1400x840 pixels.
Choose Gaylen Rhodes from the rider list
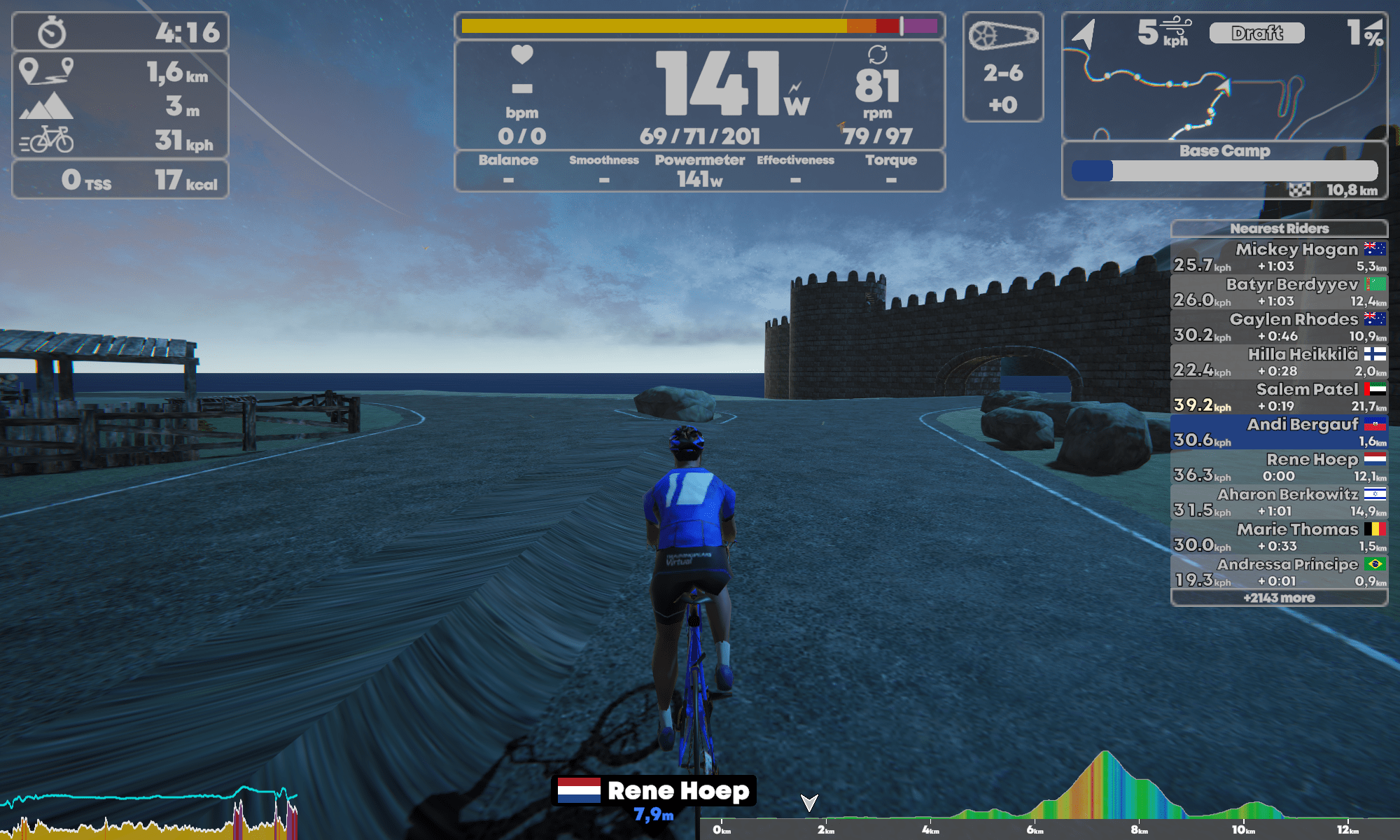tap(1279, 327)
